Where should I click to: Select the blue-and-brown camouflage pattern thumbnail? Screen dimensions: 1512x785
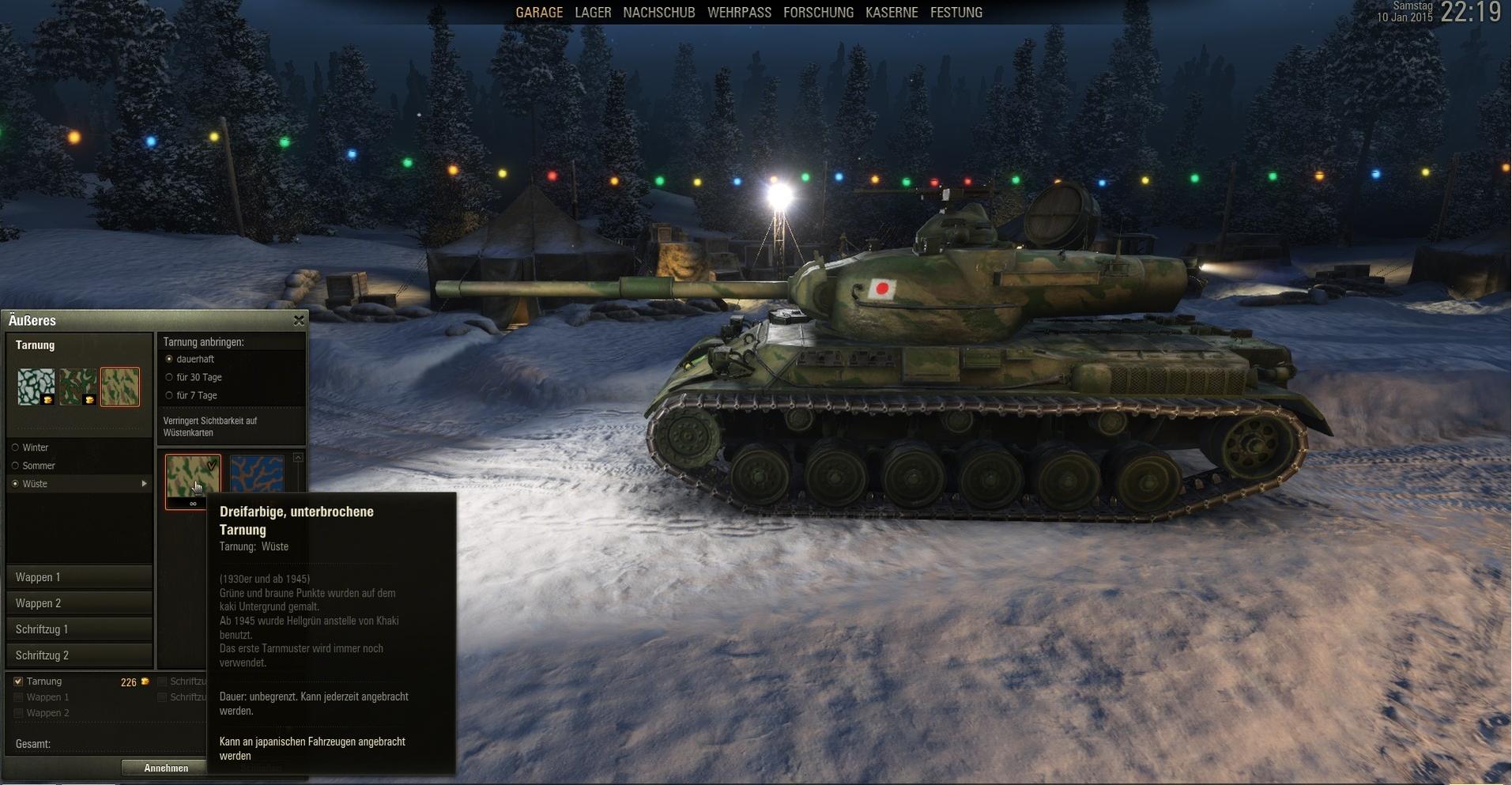click(x=257, y=474)
